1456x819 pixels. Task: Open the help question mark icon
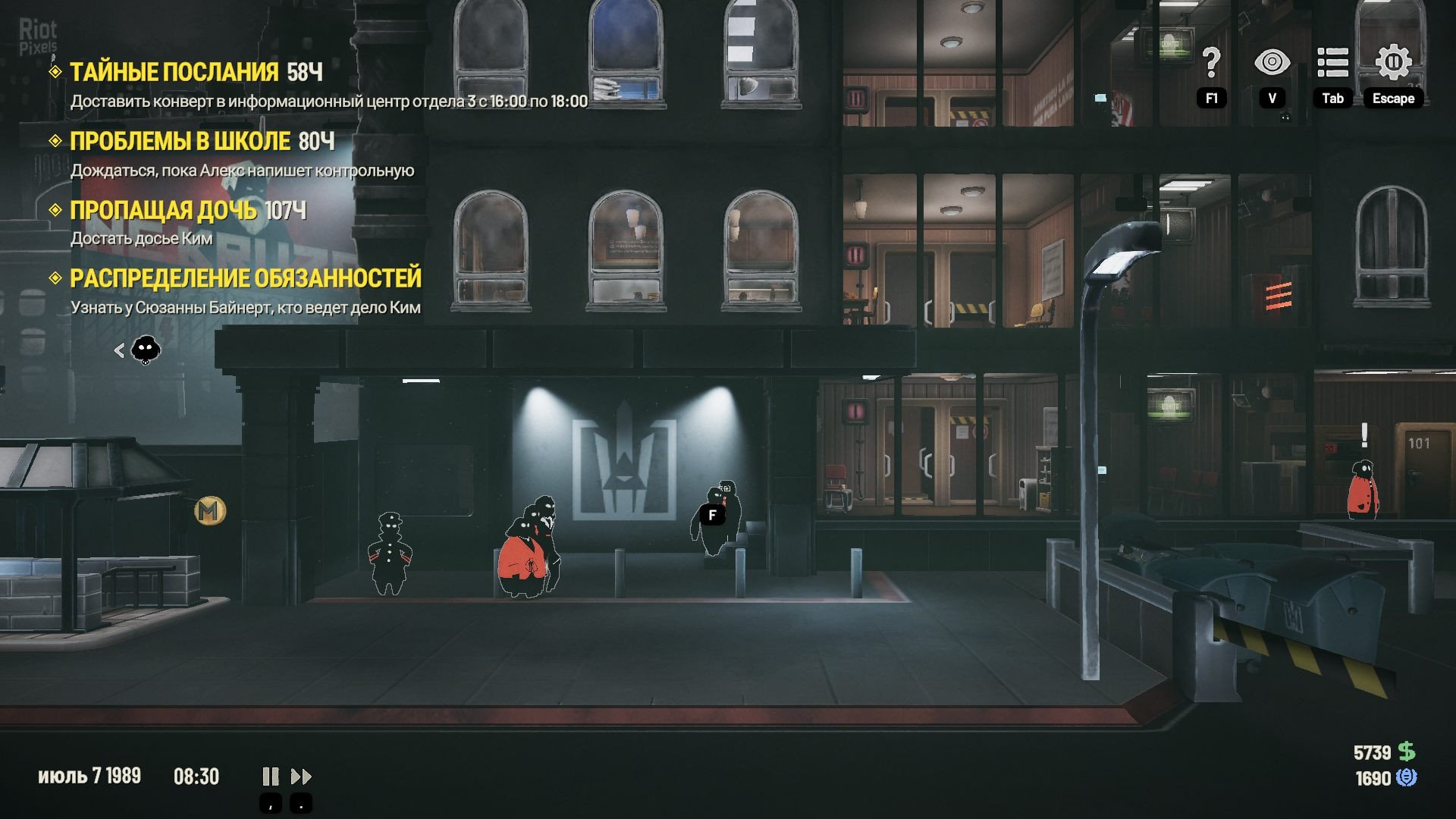click(1211, 63)
